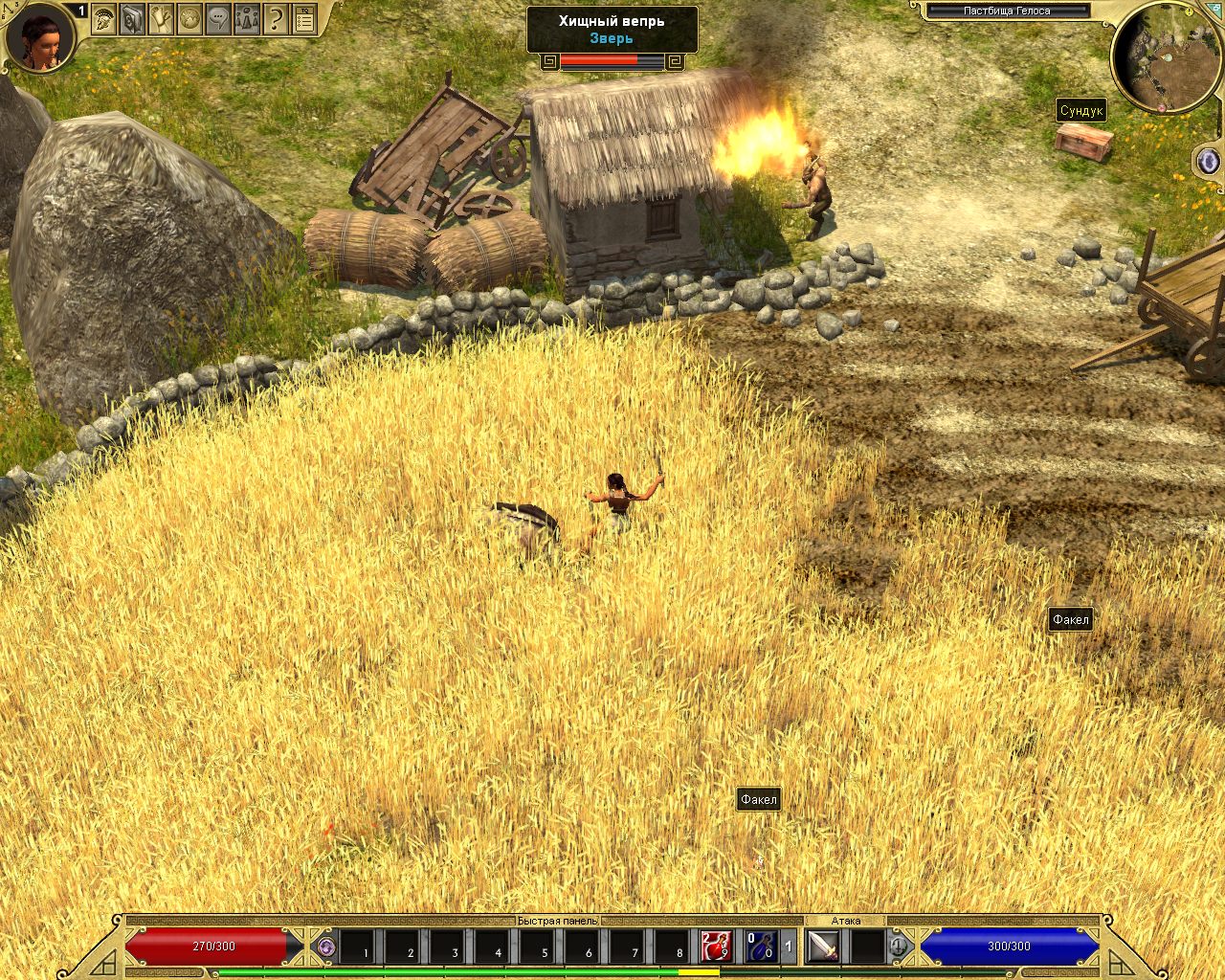Open the chat speech bubble
Image resolution: width=1225 pixels, height=980 pixels.
[218, 17]
